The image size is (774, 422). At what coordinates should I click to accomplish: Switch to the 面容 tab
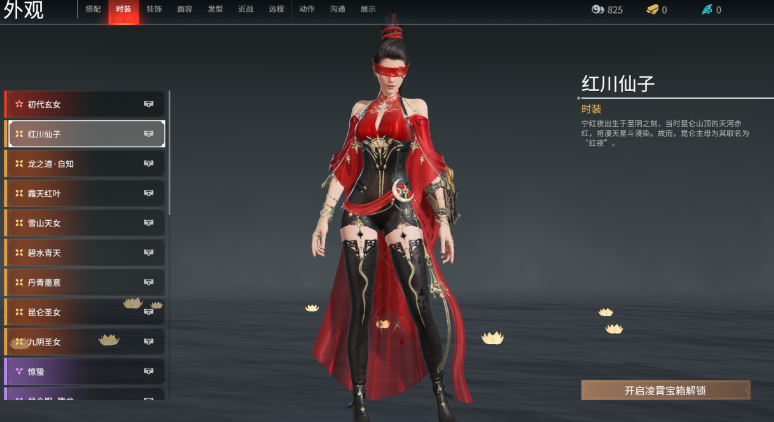pyautogui.click(x=184, y=9)
